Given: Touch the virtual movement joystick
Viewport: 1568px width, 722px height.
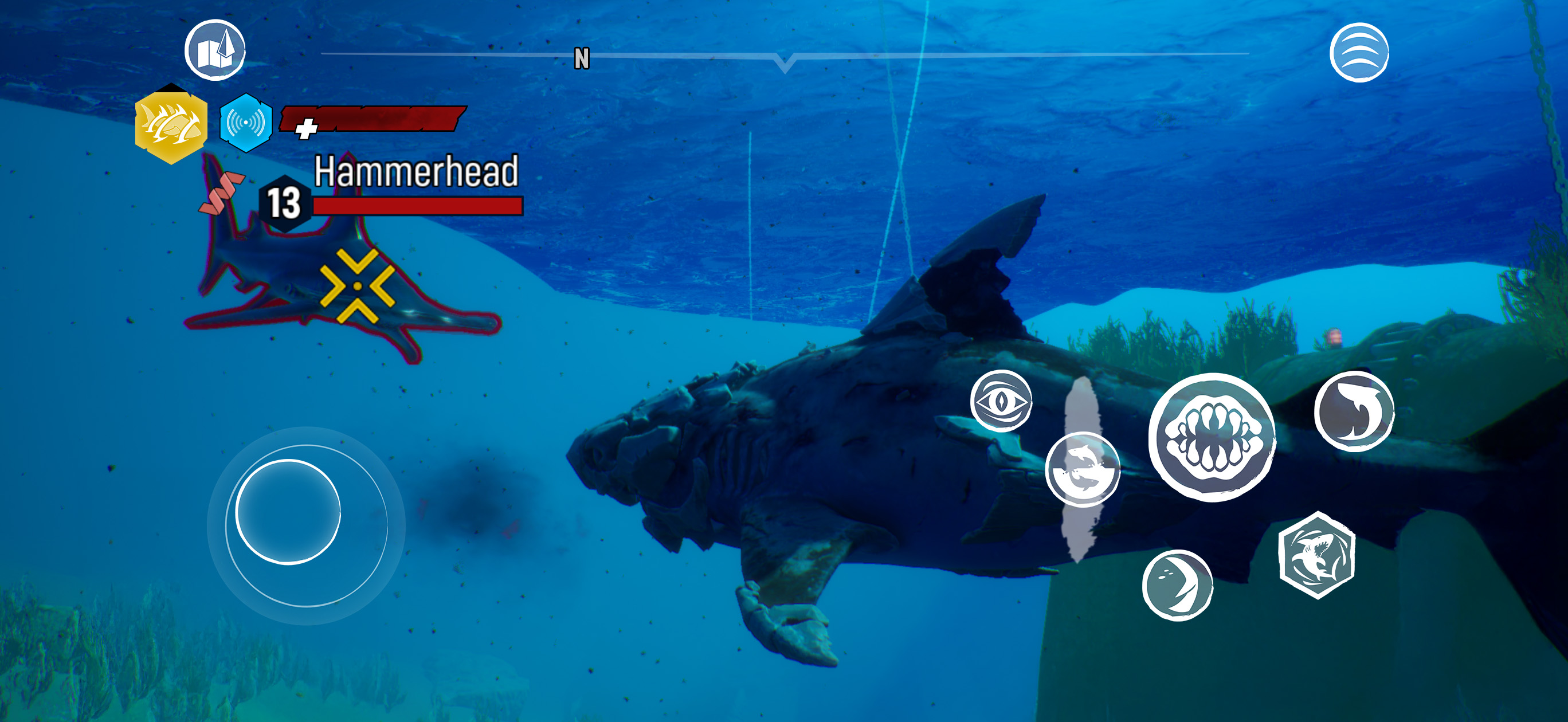Looking at the screenshot, I should point(288,512).
